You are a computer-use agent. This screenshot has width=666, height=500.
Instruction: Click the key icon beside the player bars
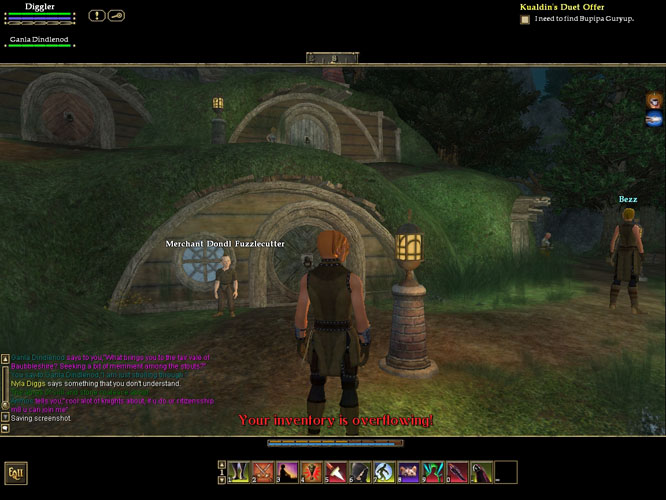point(116,15)
